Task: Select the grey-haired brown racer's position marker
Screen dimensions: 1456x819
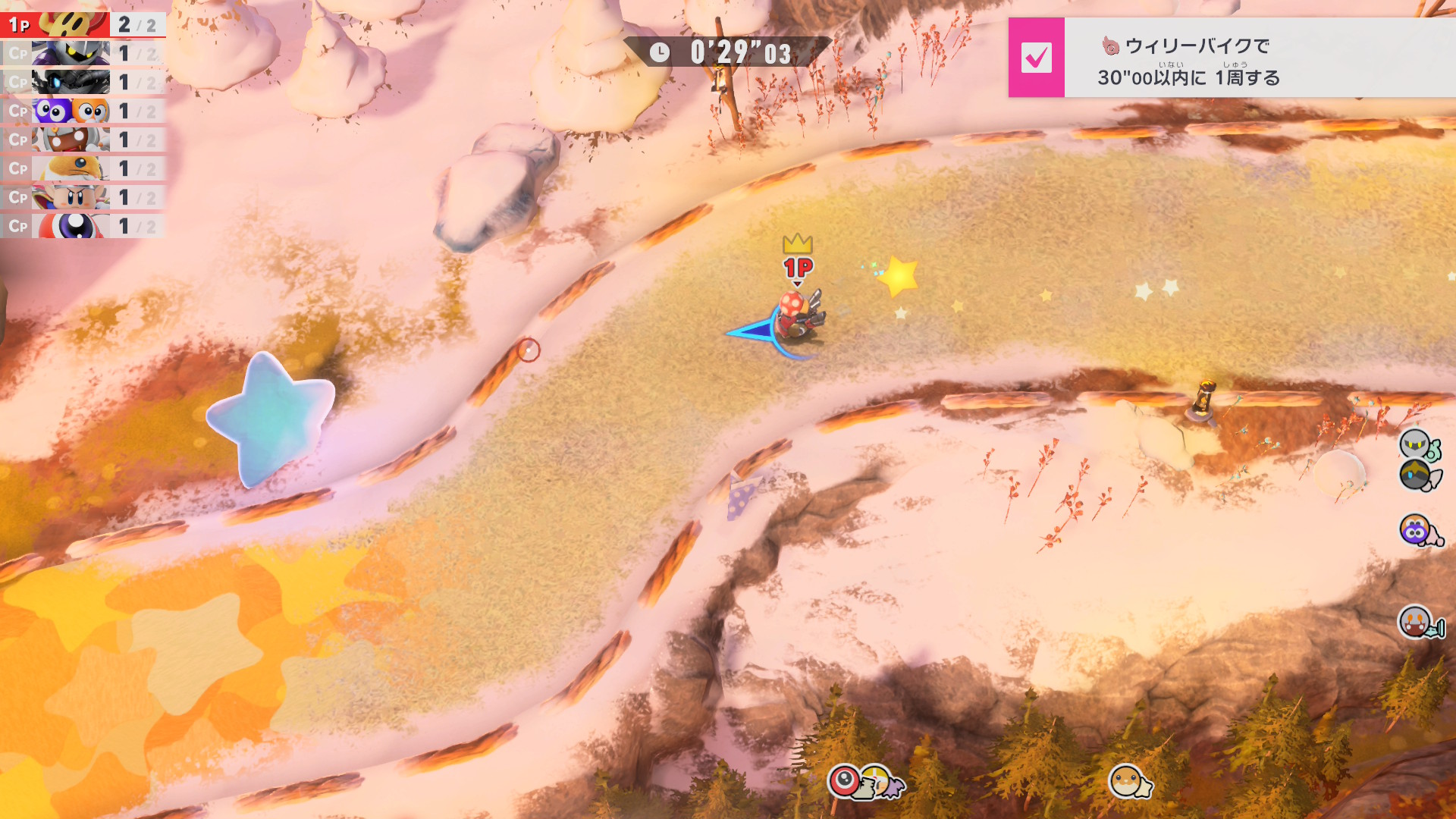Action: (1416, 623)
